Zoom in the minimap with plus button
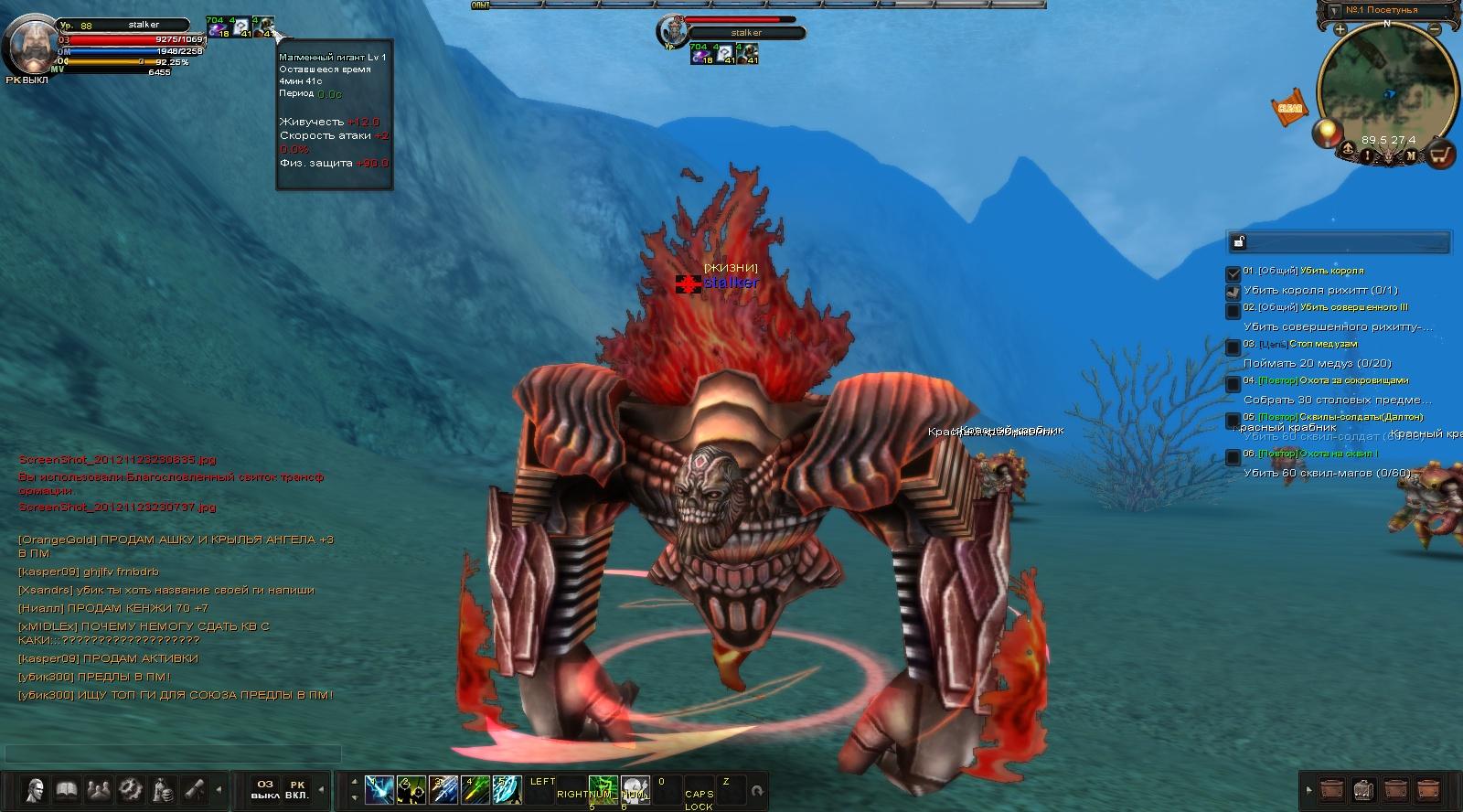The image size is (1463, 812). (1340, 29)
